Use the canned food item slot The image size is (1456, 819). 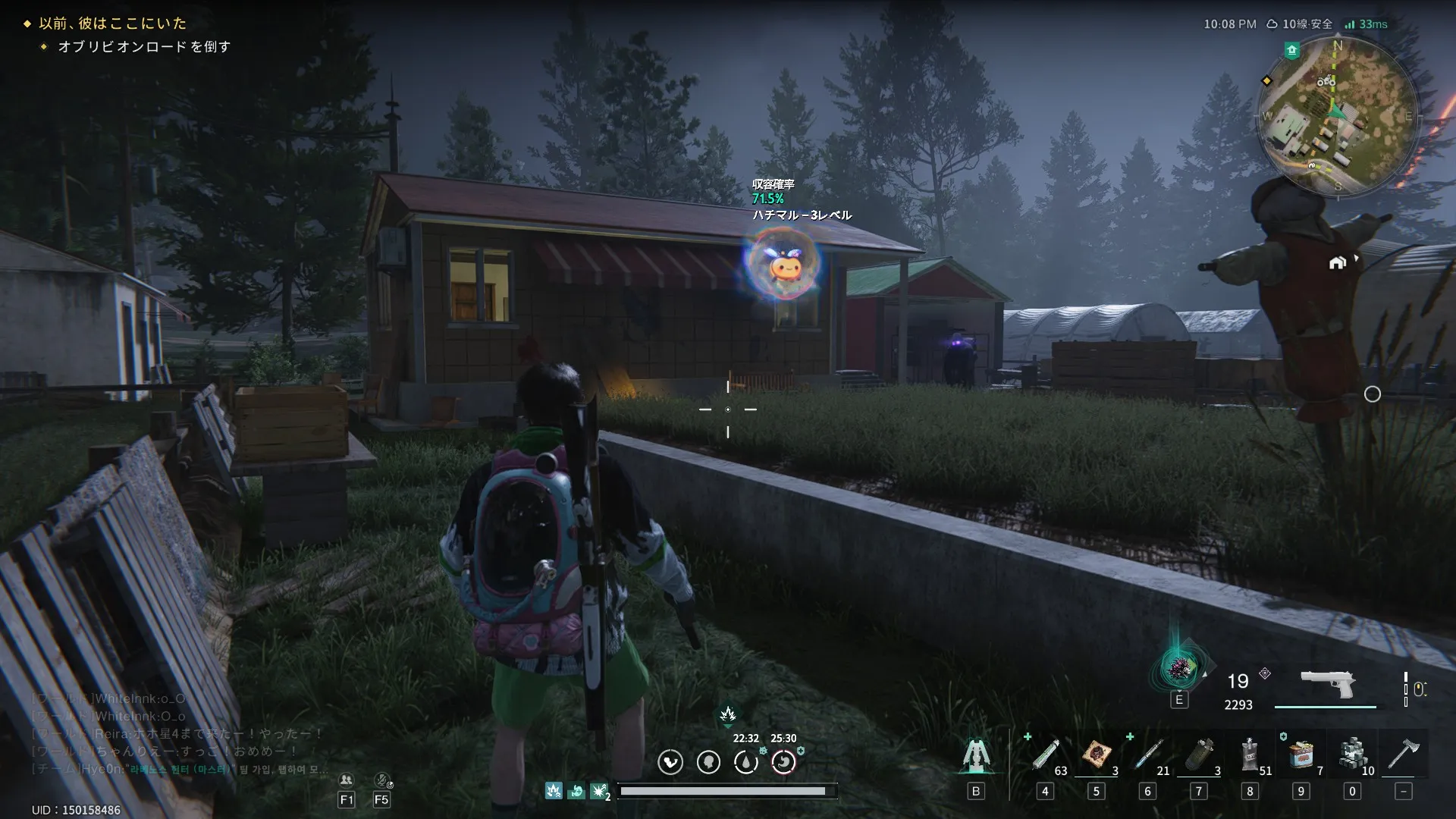(1301, 755)
